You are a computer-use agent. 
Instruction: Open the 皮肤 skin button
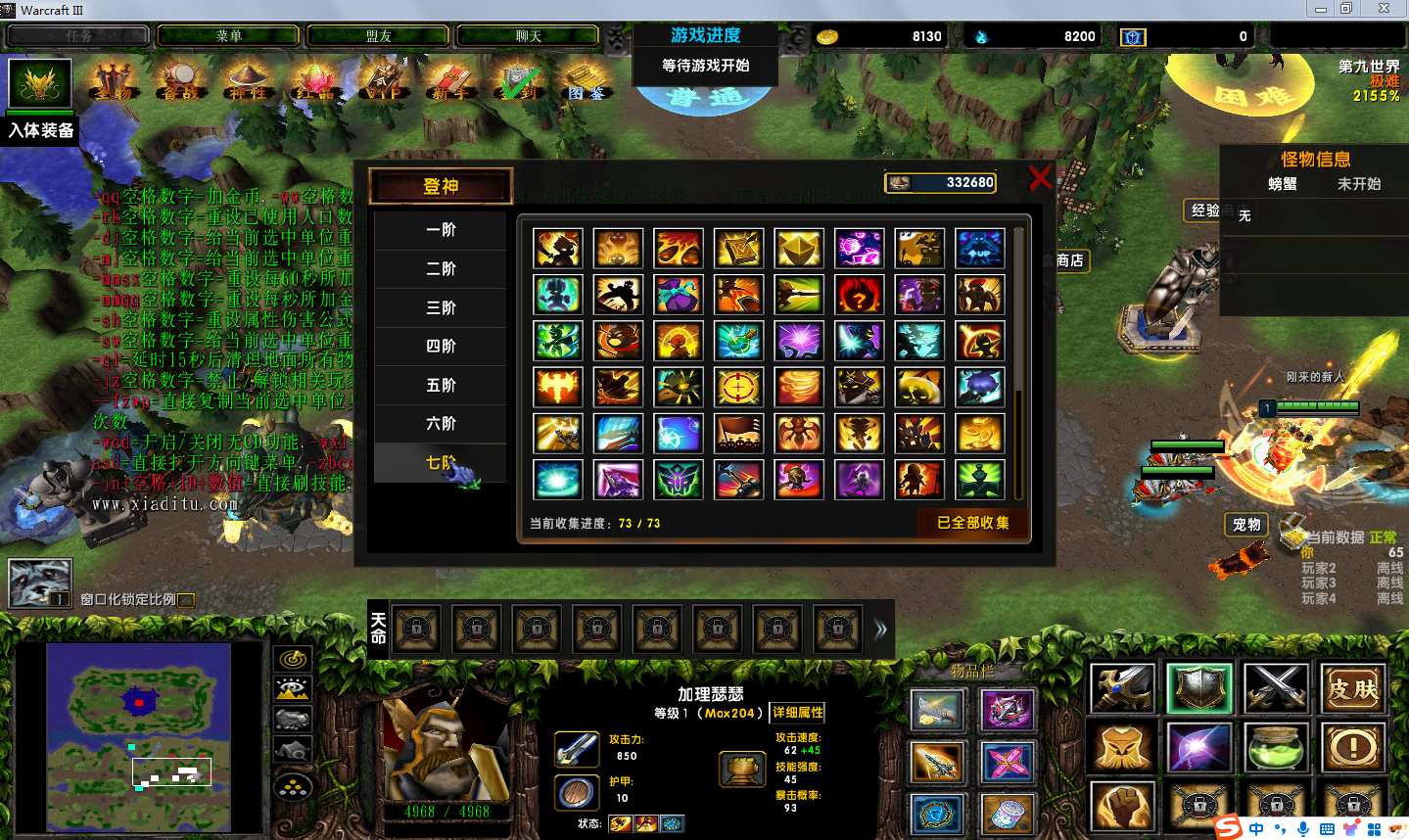pyautogui.click(x=1352, y=688)
